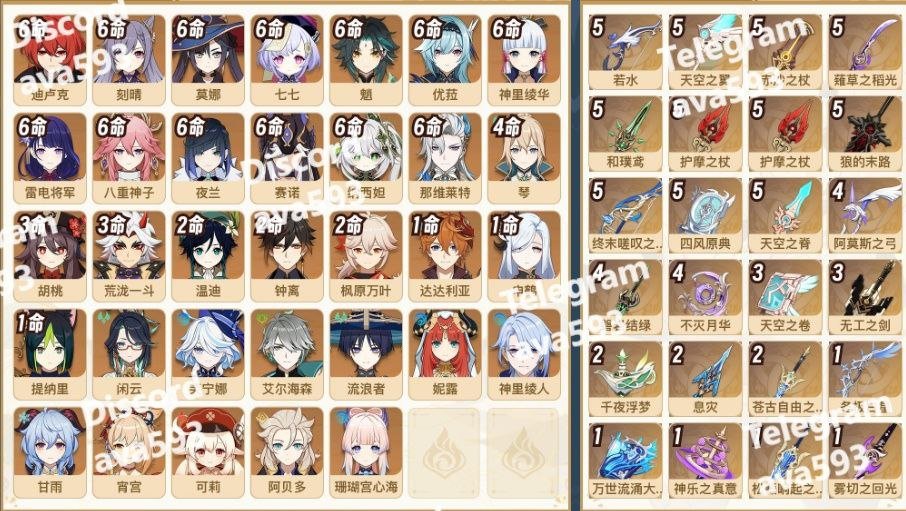Pick the Sangonomiya Kokomi (珊瑚宫心海) card
The width and height of the screenshot is (906, 511).
tap(365, 448)
